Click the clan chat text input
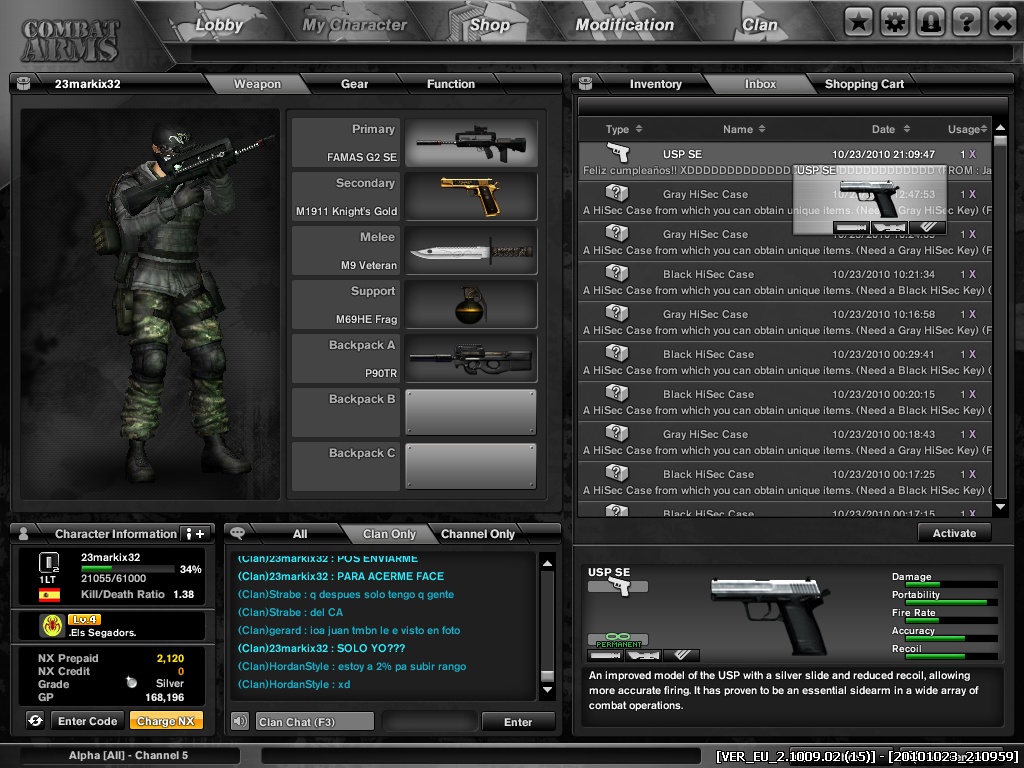This screenshot has height=768, width=1024. click(x=315, y=722)
